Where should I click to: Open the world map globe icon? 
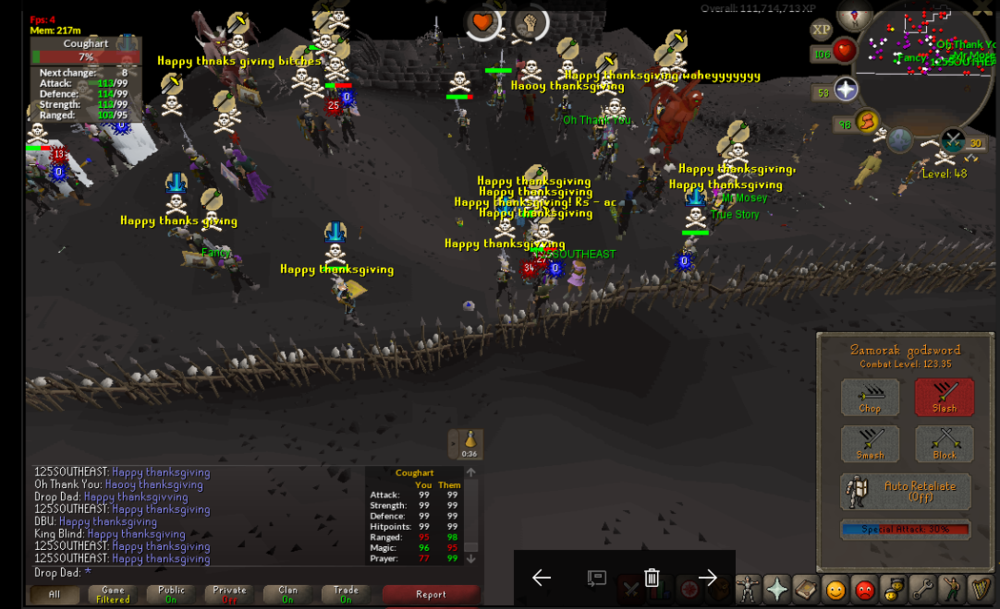click(900, 140)
